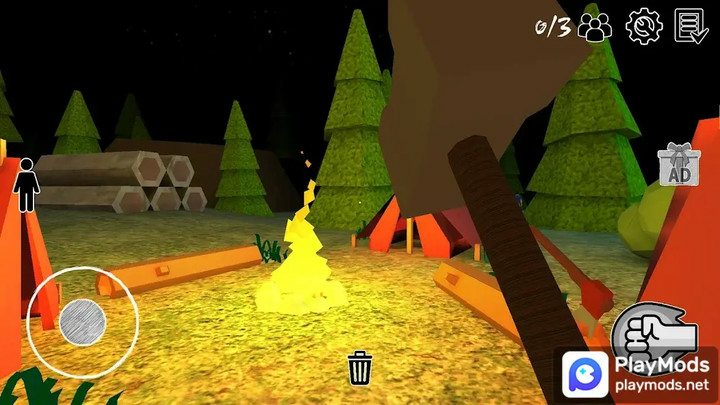
Task: Tap the fist attack button
Action: [x=655, y=332]
